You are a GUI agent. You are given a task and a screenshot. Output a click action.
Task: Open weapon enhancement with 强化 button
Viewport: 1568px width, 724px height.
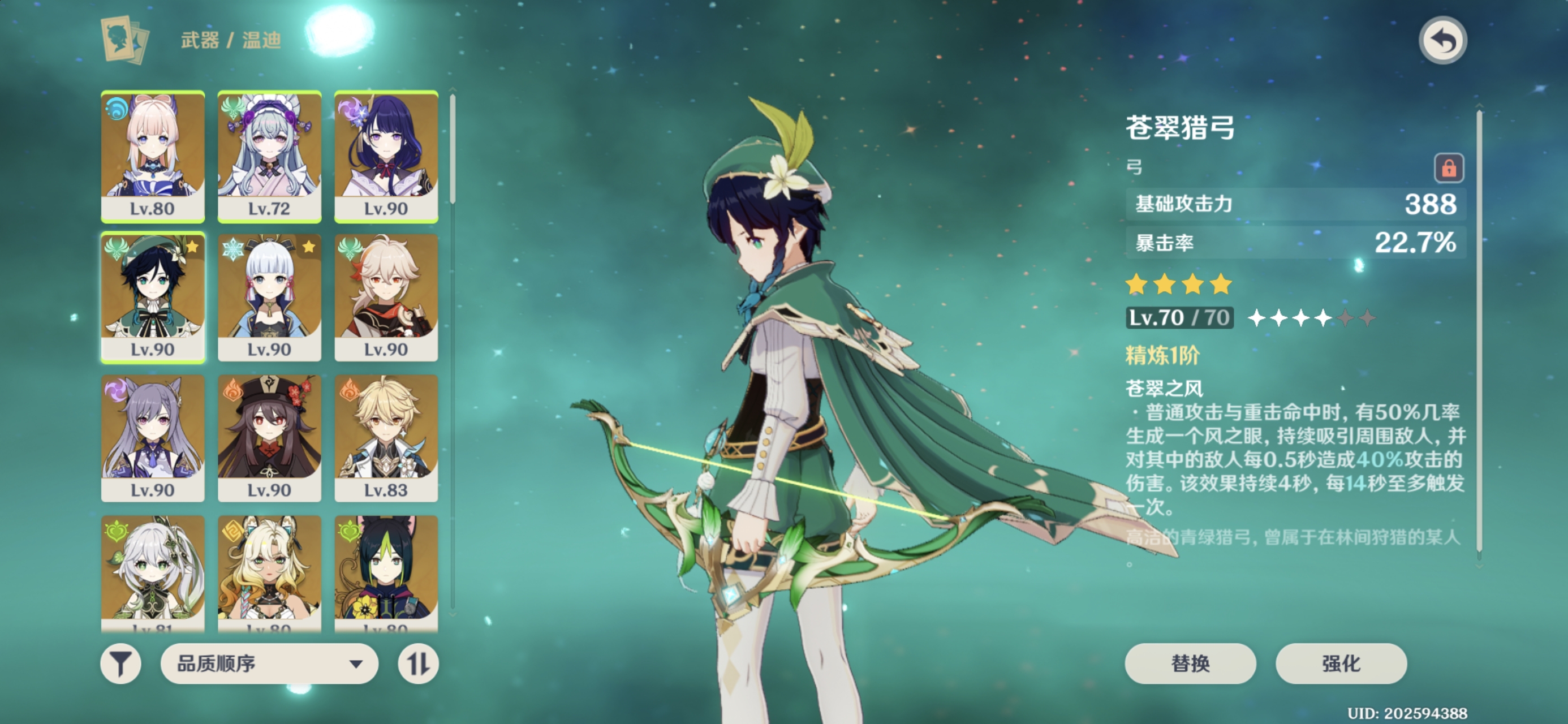coord(1341,663)
